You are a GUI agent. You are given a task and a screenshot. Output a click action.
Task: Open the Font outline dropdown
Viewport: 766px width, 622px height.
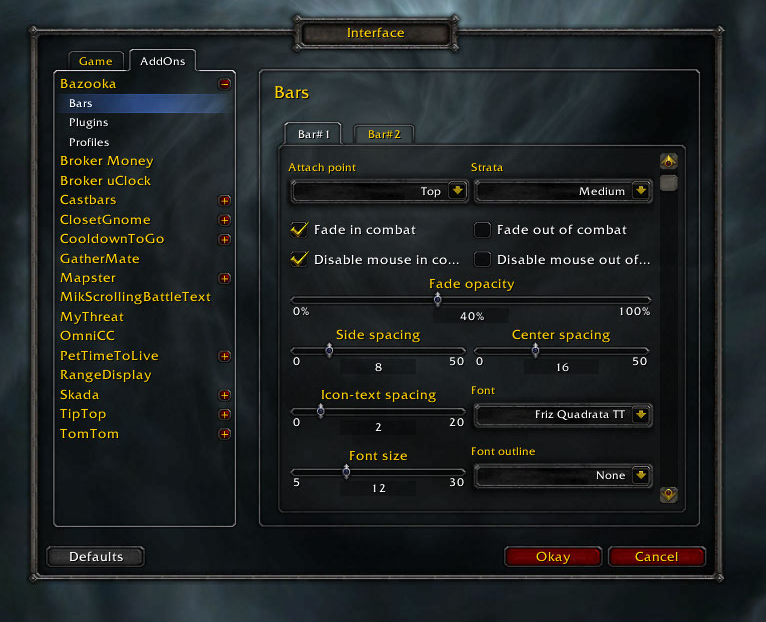pos(640,476)
